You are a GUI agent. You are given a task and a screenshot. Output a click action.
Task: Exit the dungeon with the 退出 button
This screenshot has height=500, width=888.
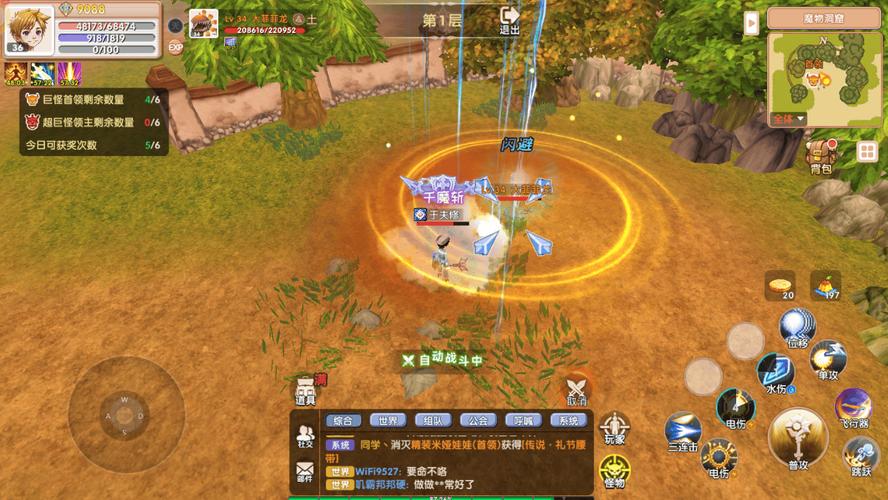pos(510,20)
